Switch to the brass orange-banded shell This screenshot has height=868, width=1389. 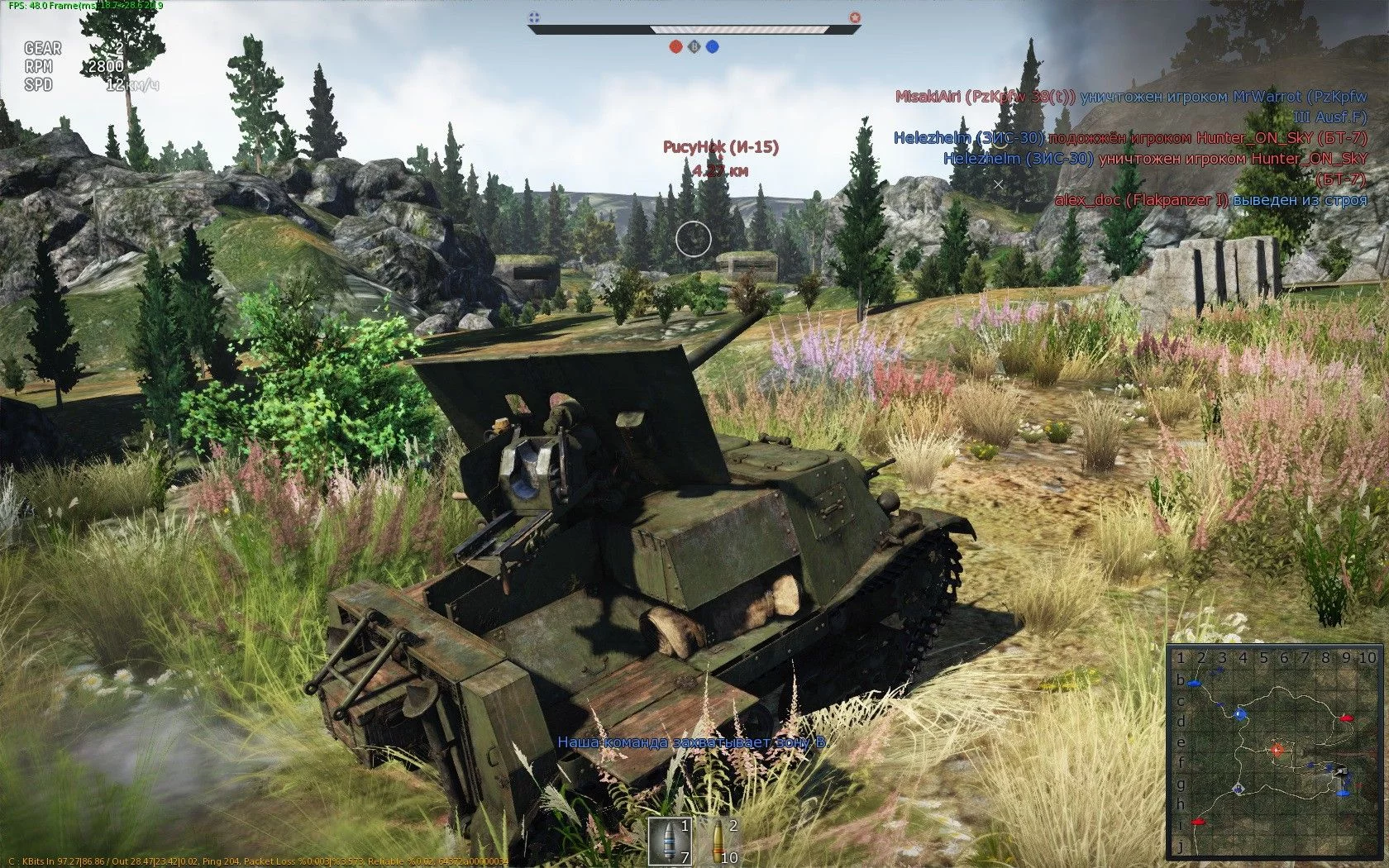tap(718, 841)
